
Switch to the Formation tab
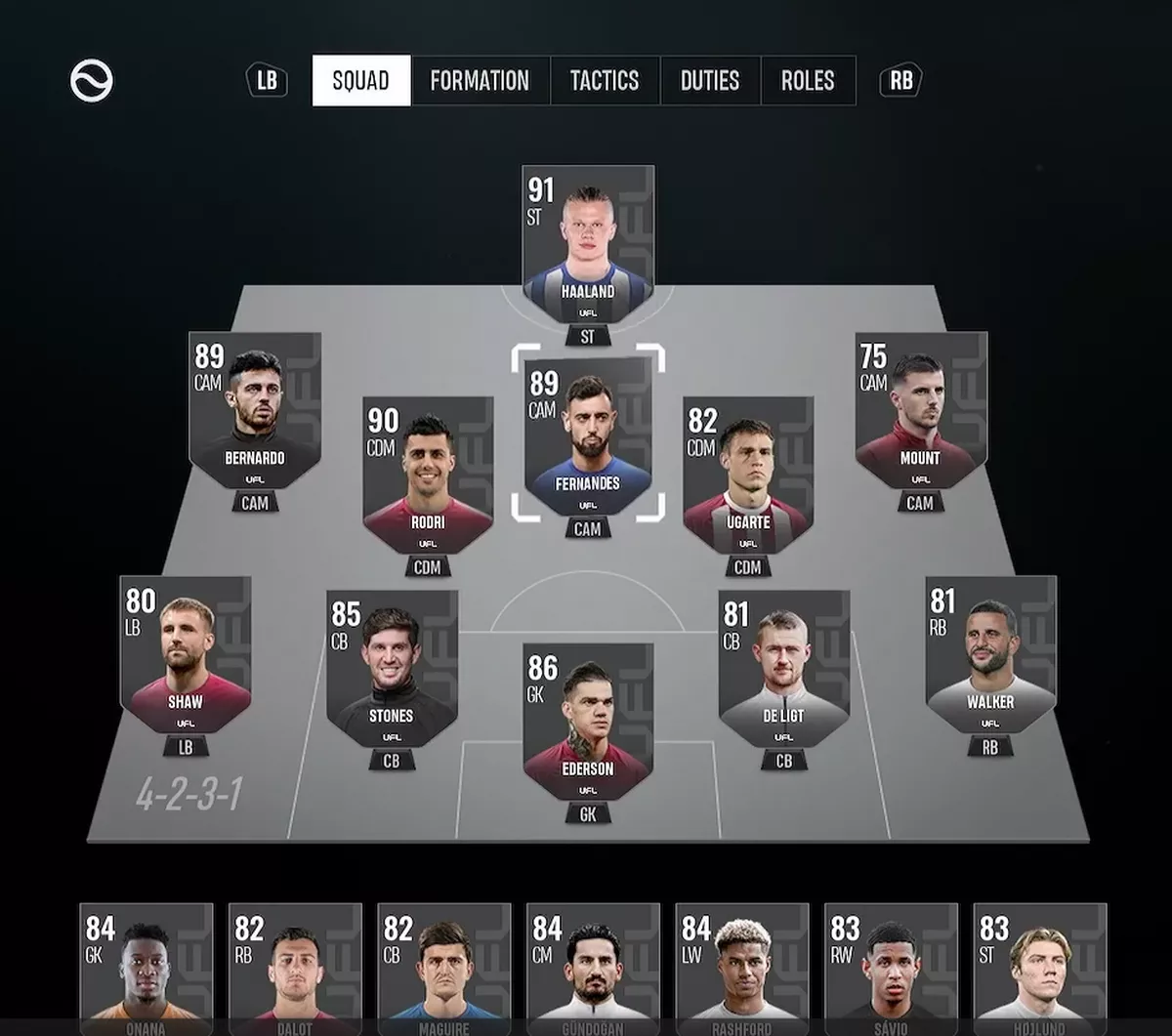click(x=480, y=80)
